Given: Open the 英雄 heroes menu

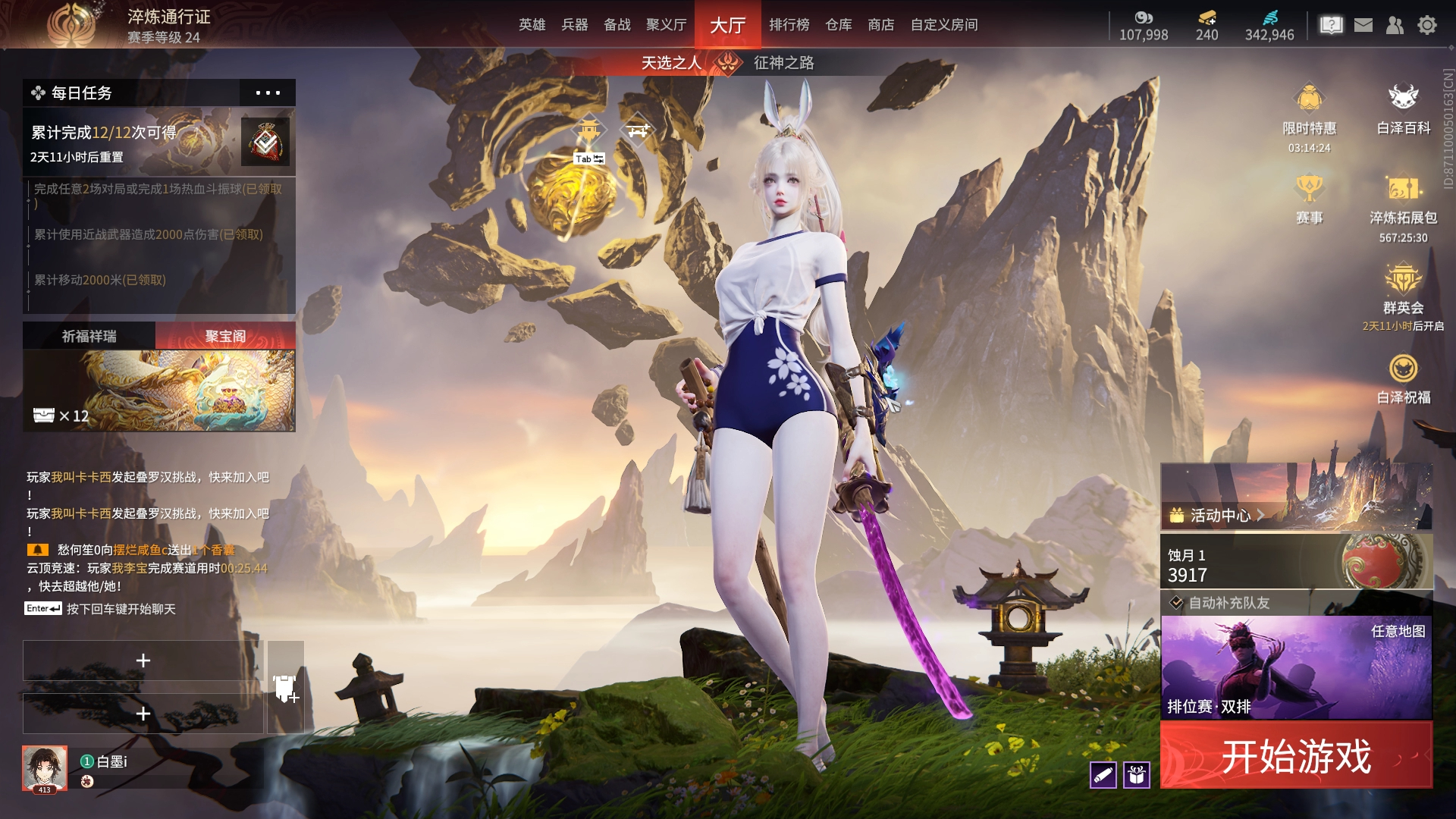Looking at the screenshot, I should [532, 25].
